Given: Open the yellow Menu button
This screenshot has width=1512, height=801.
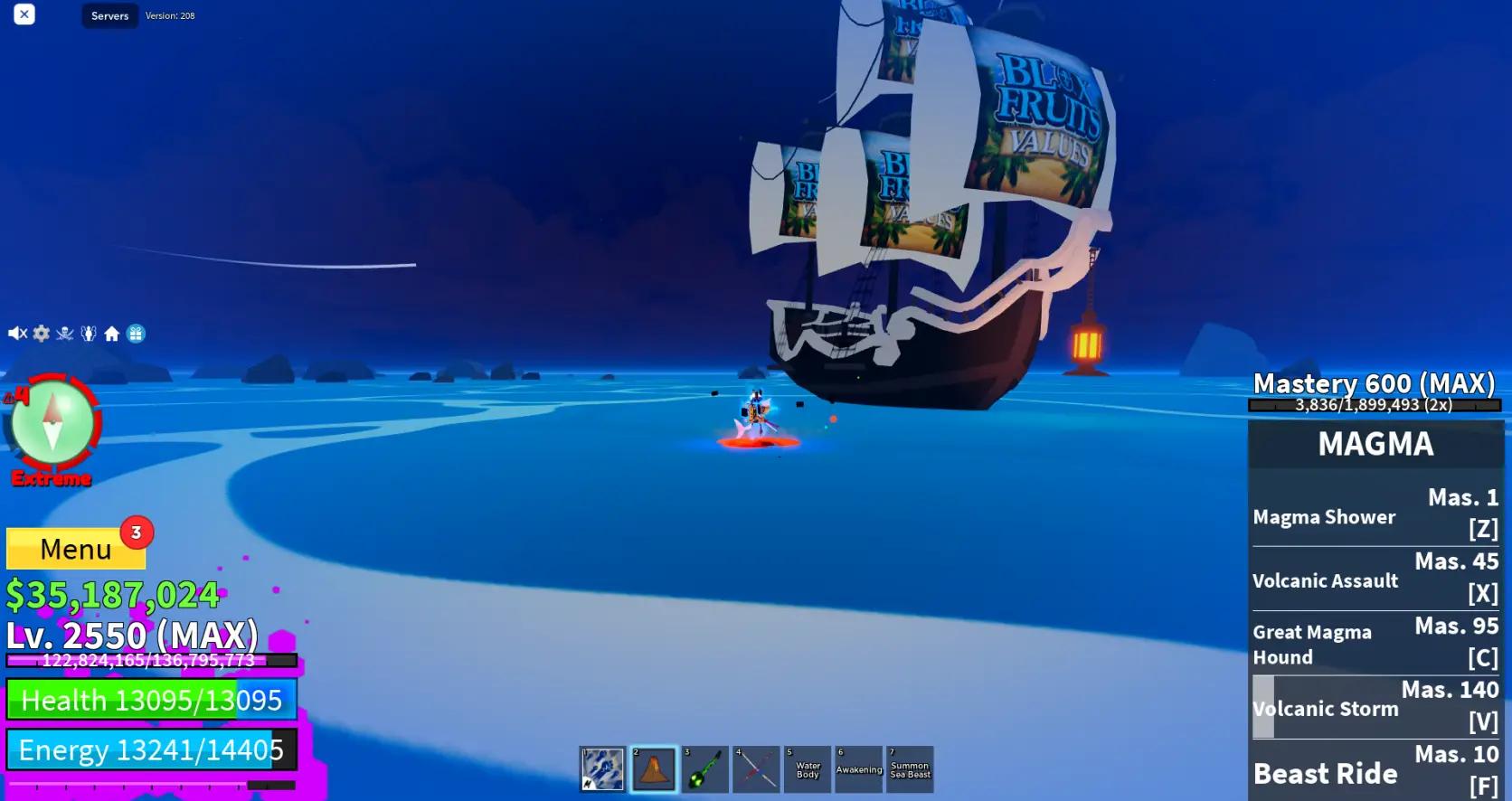Looking at the screenshot, I should click(x=76, y=549).
